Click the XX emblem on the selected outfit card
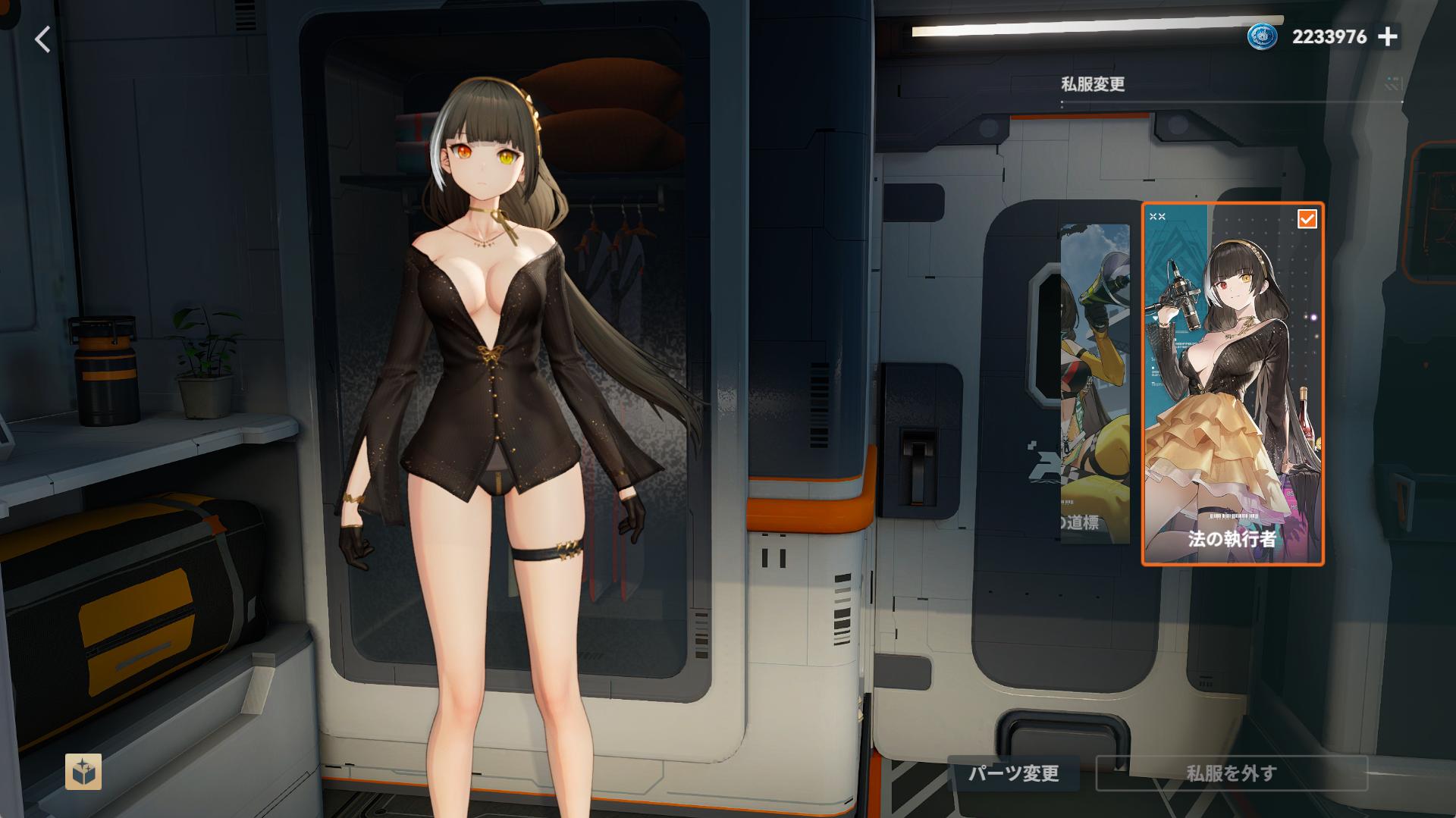This screenshot has height=818, width=1456. (x=1159, y=215)
